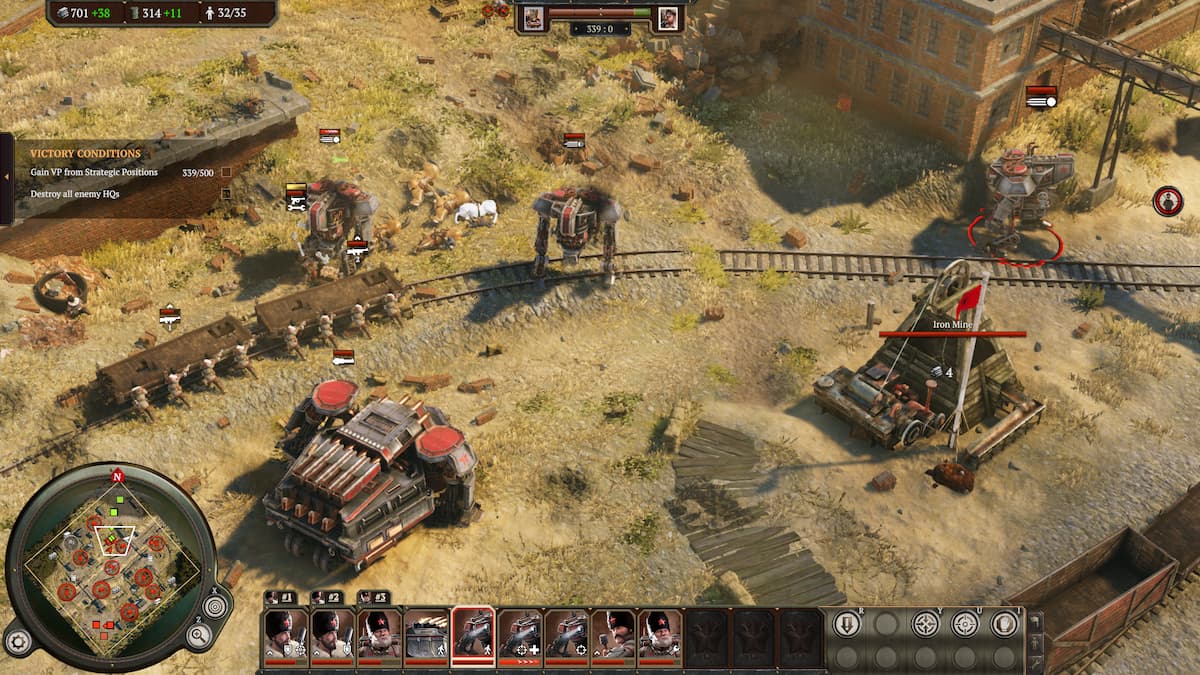
Task: Click the round red unit icon at the right screen edge
Action: point(1167,201)
